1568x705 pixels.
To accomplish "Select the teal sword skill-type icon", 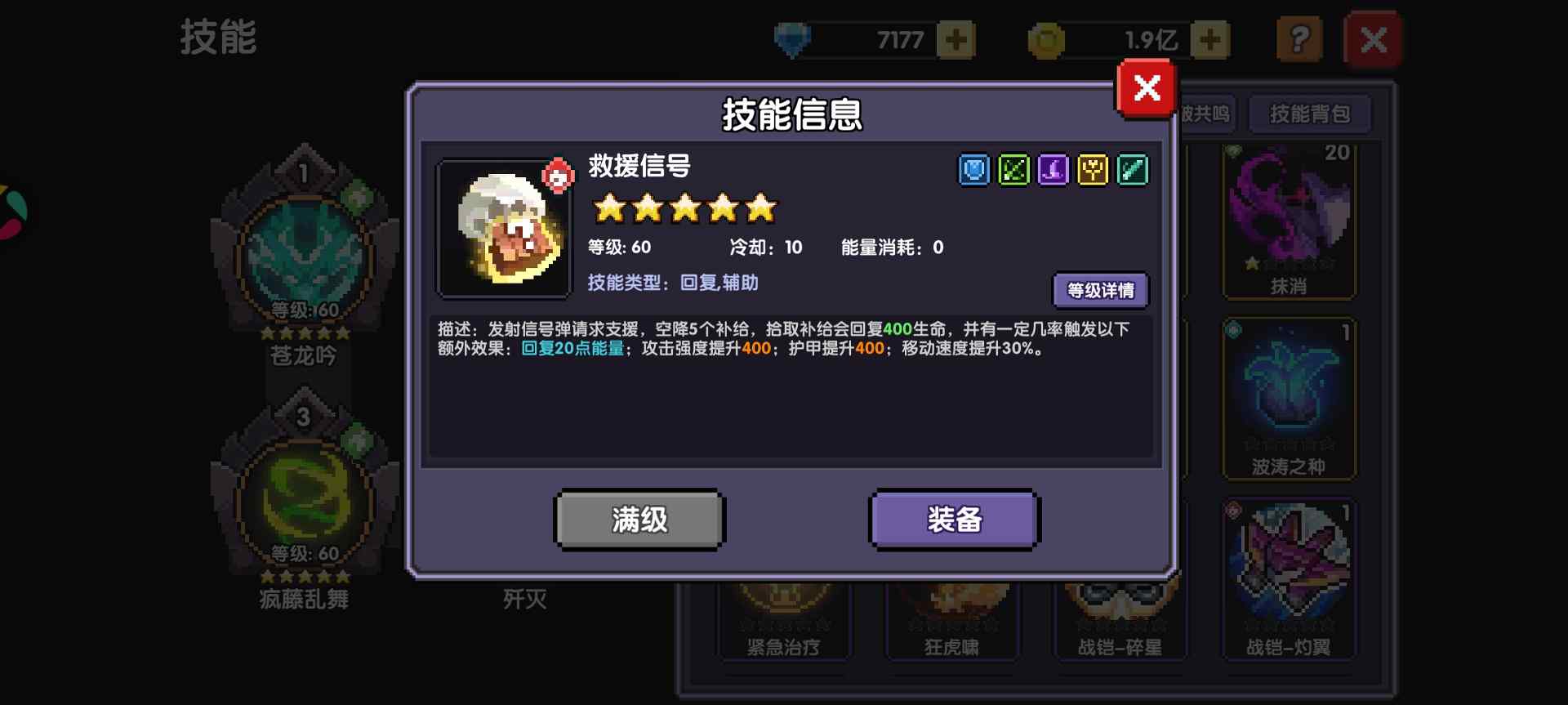I will (1133, 170).
